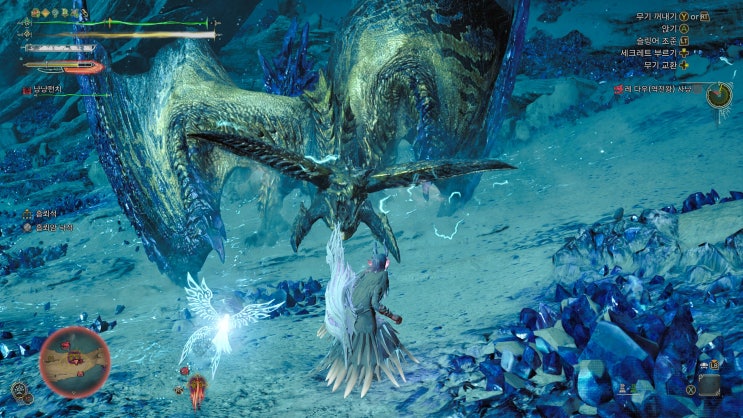Select the red status effect icon
This screenshot has width=743, height=418.
(x=26, y=90)
